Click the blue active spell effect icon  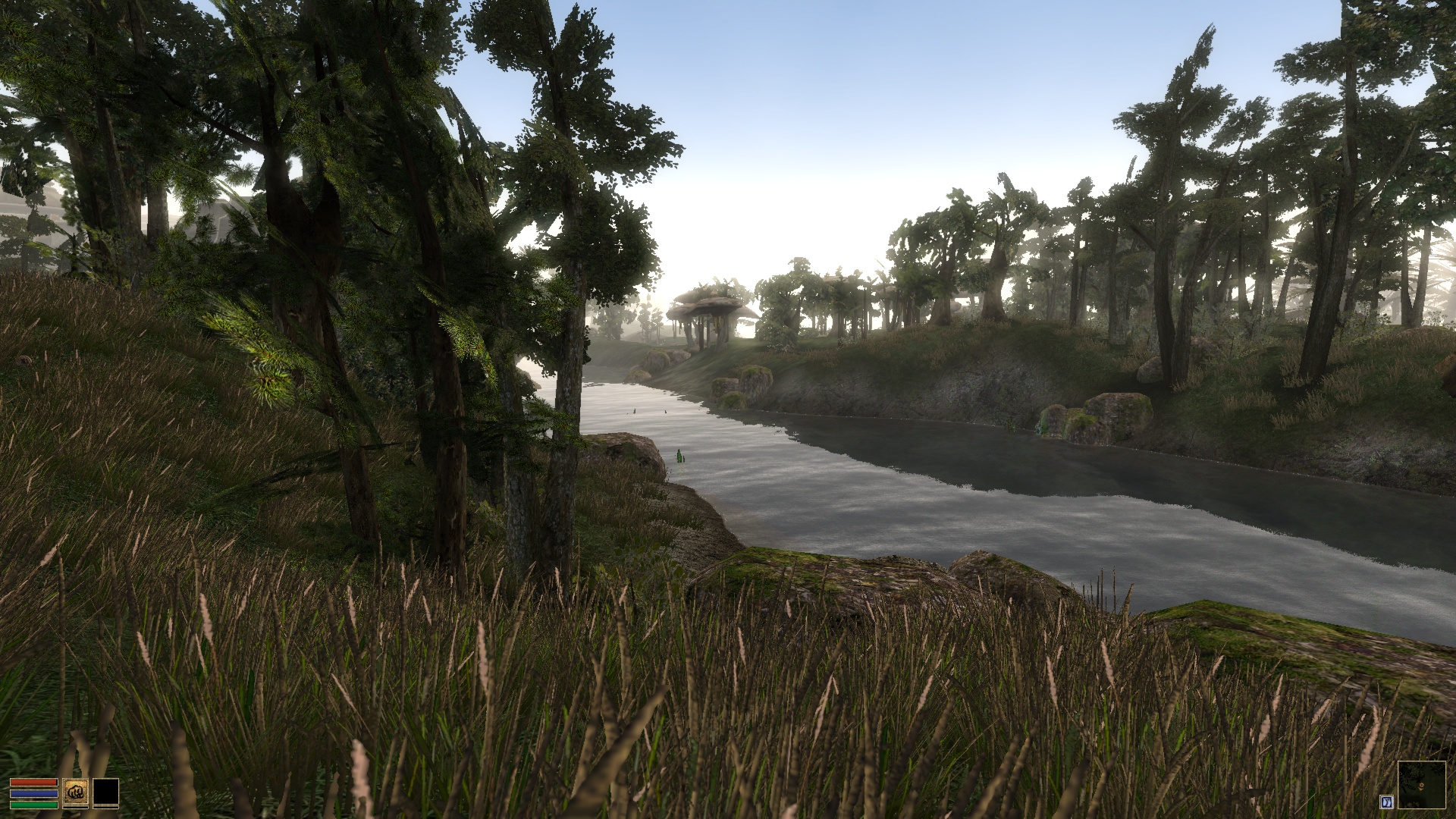(x=1387, y=802)
